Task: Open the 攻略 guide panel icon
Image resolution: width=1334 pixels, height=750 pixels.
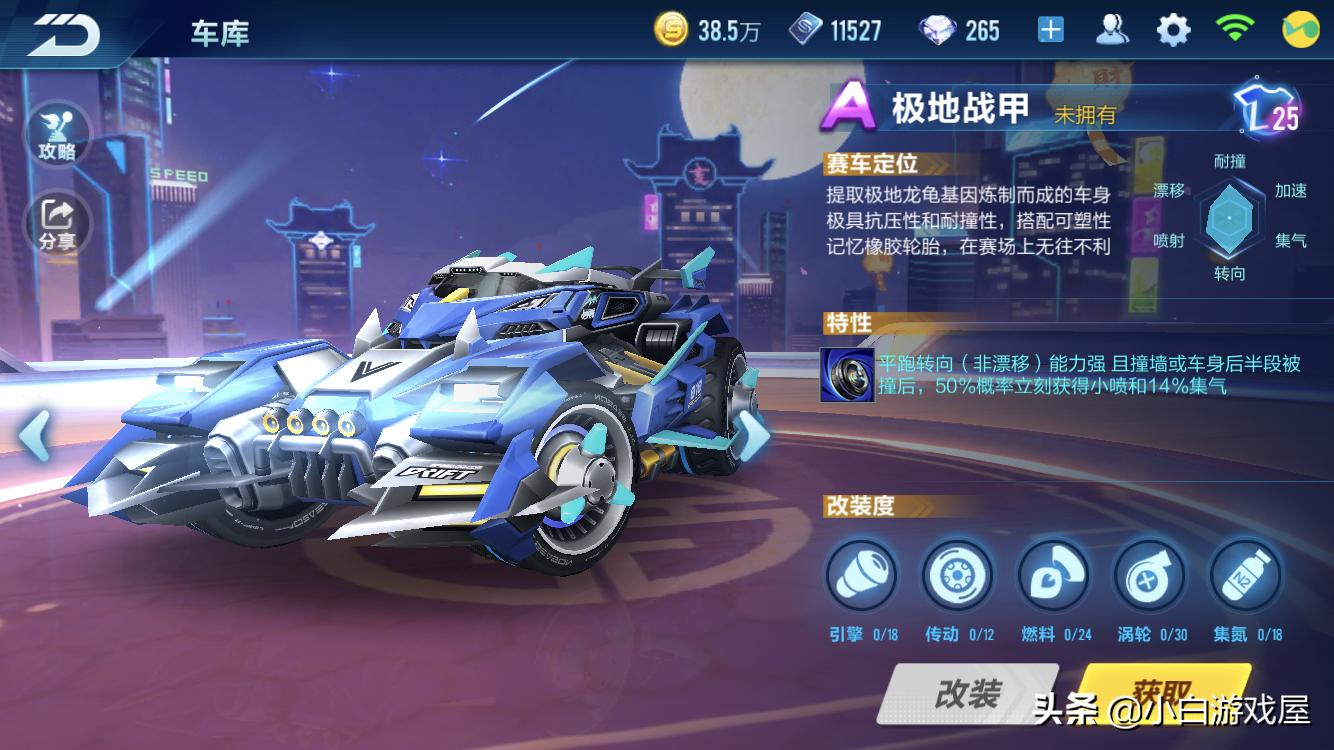Action: tap(59, 132)
